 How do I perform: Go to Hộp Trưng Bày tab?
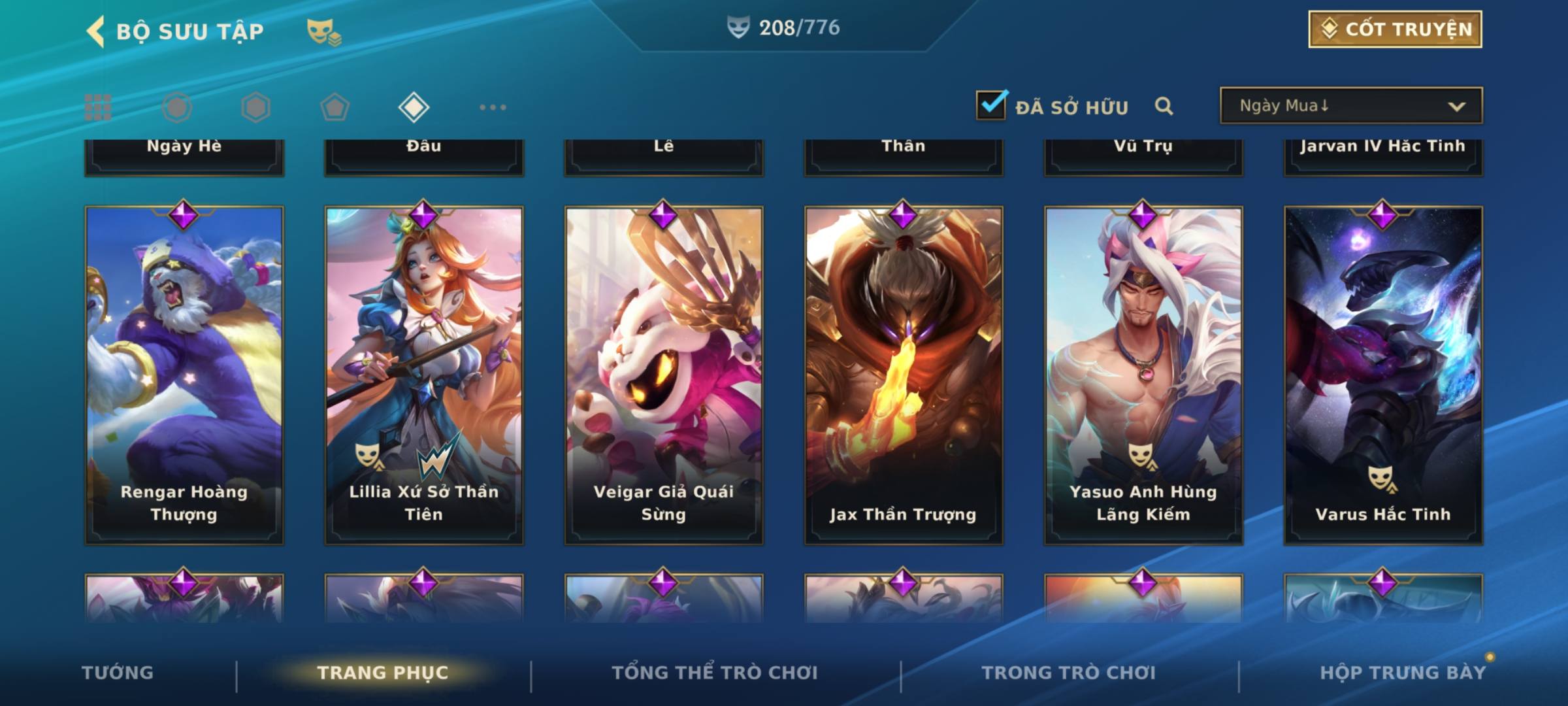click(x=1403, y=673)
